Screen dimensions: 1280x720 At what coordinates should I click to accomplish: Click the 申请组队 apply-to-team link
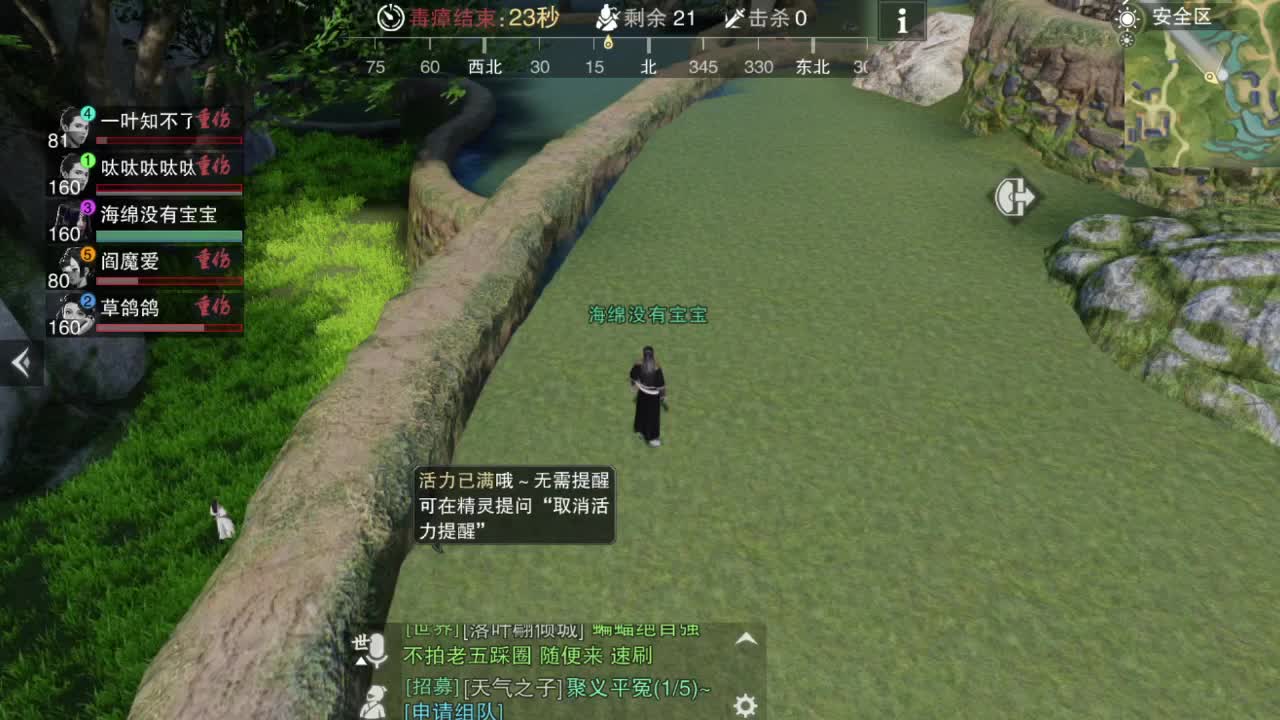point(452,711)
